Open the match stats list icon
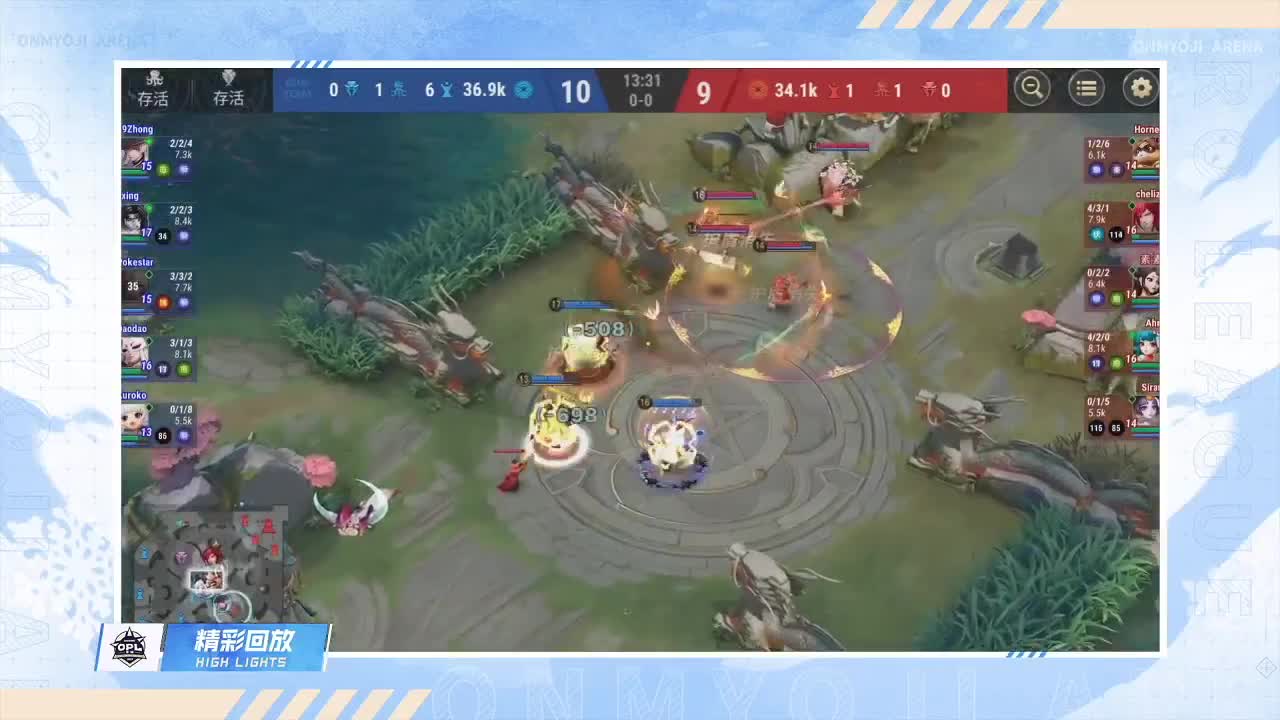Image resolution: width=1280 pixels, height=720 pixels. click(1086, 88)
